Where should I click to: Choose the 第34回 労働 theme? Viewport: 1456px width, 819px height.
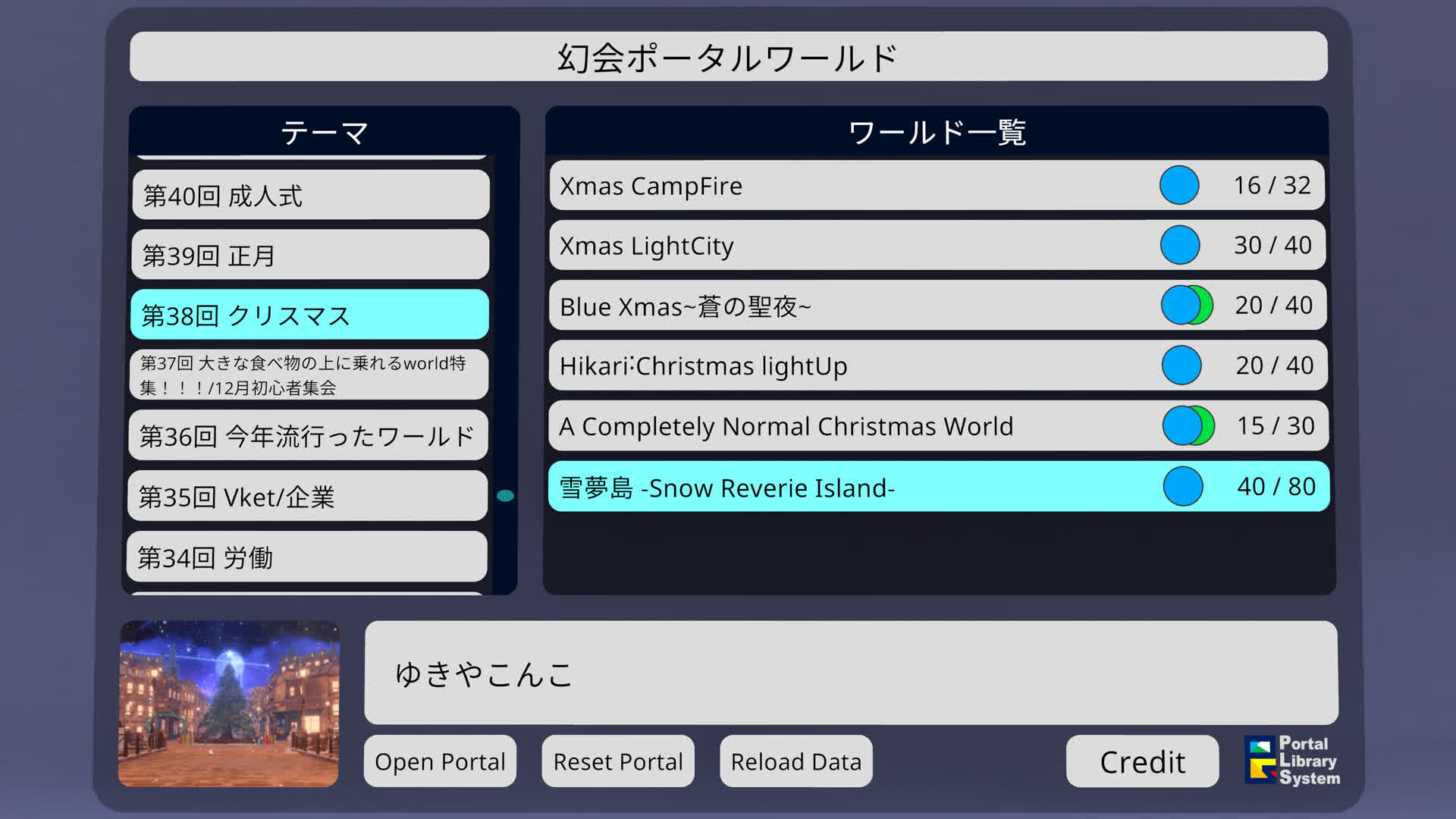(306, 557)
